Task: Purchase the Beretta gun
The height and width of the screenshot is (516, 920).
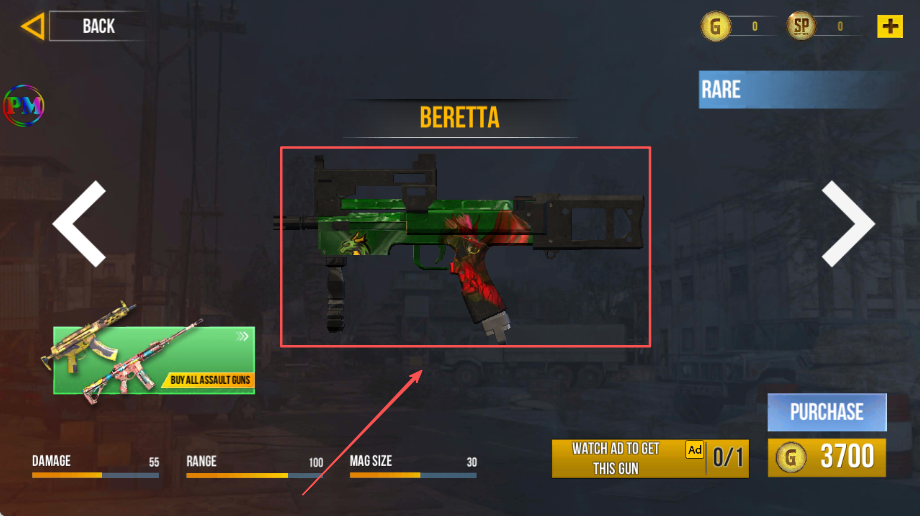Action: (x=827, y=412)
